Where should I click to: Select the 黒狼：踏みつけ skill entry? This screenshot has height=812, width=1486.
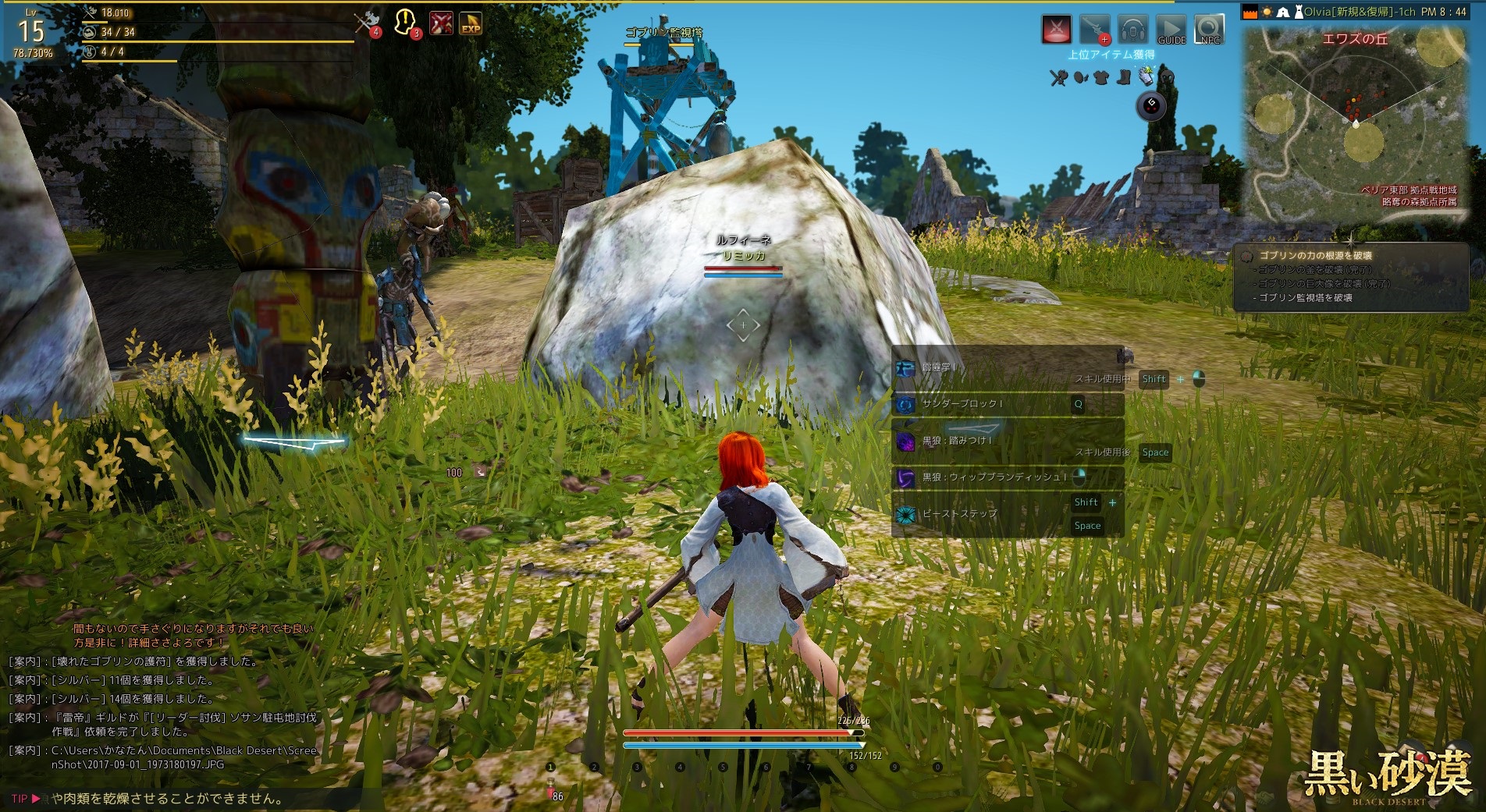pyautogui.click(x=957, y=441)
